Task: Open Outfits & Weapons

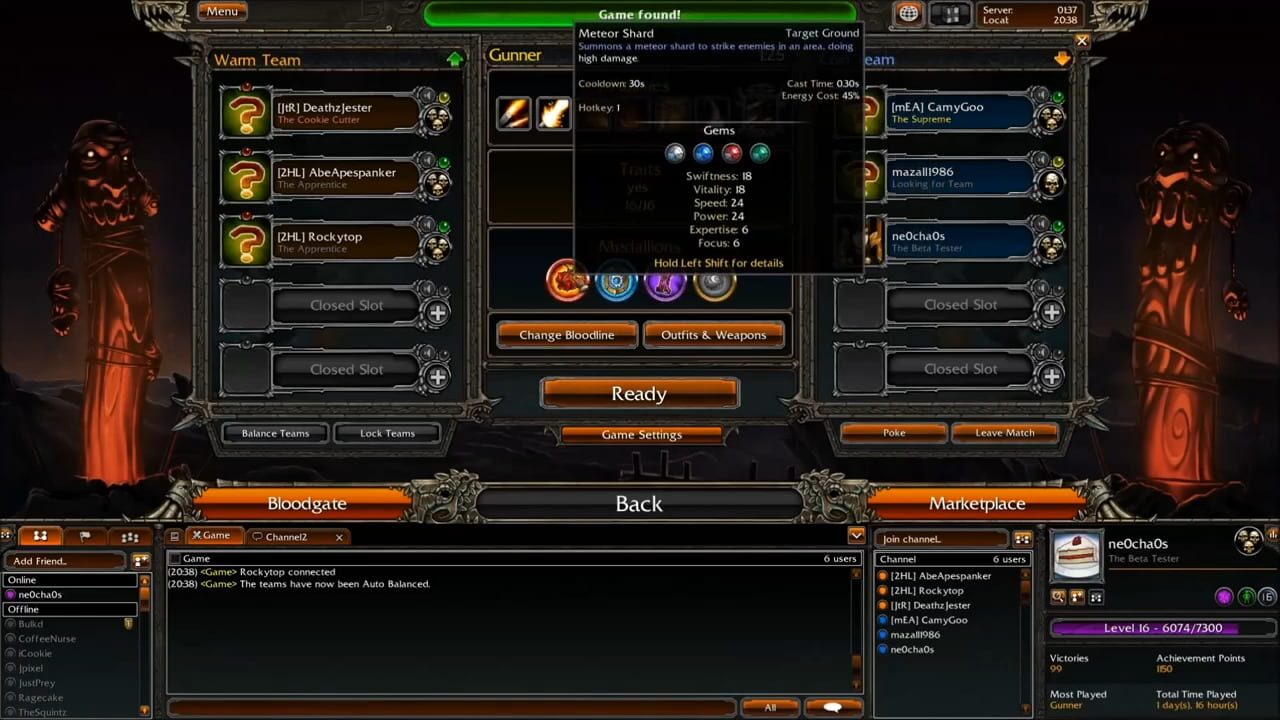Action: [x=714, y=335]
